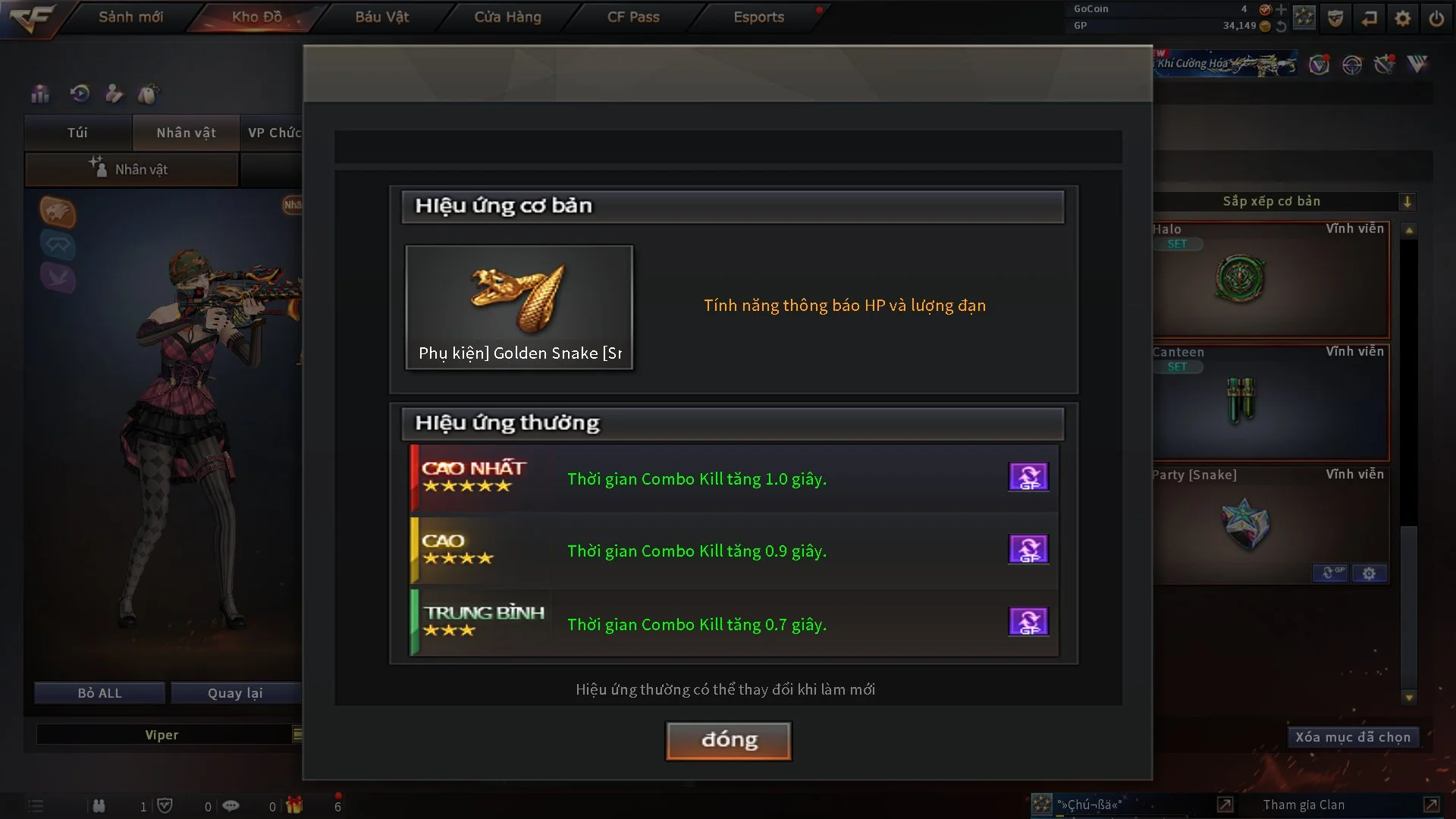Image resolution: width=1456 pixels, height=819 pixels.
Task: Select the Golden Snake accessory thumbnail
Action: point(519,307)
